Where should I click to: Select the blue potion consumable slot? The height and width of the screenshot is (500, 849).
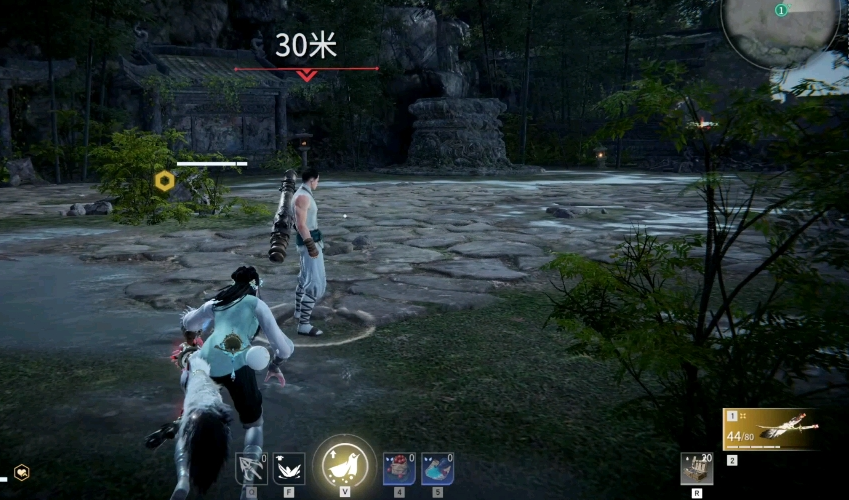pyautogui.click(x=437, y=468)
